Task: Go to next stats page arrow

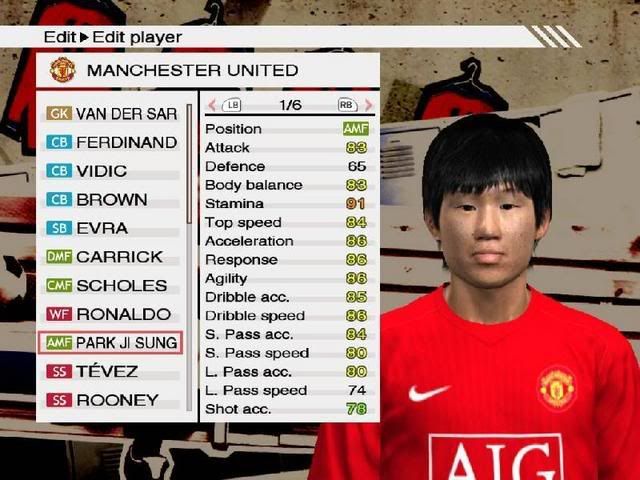Action: pos(368,105)
